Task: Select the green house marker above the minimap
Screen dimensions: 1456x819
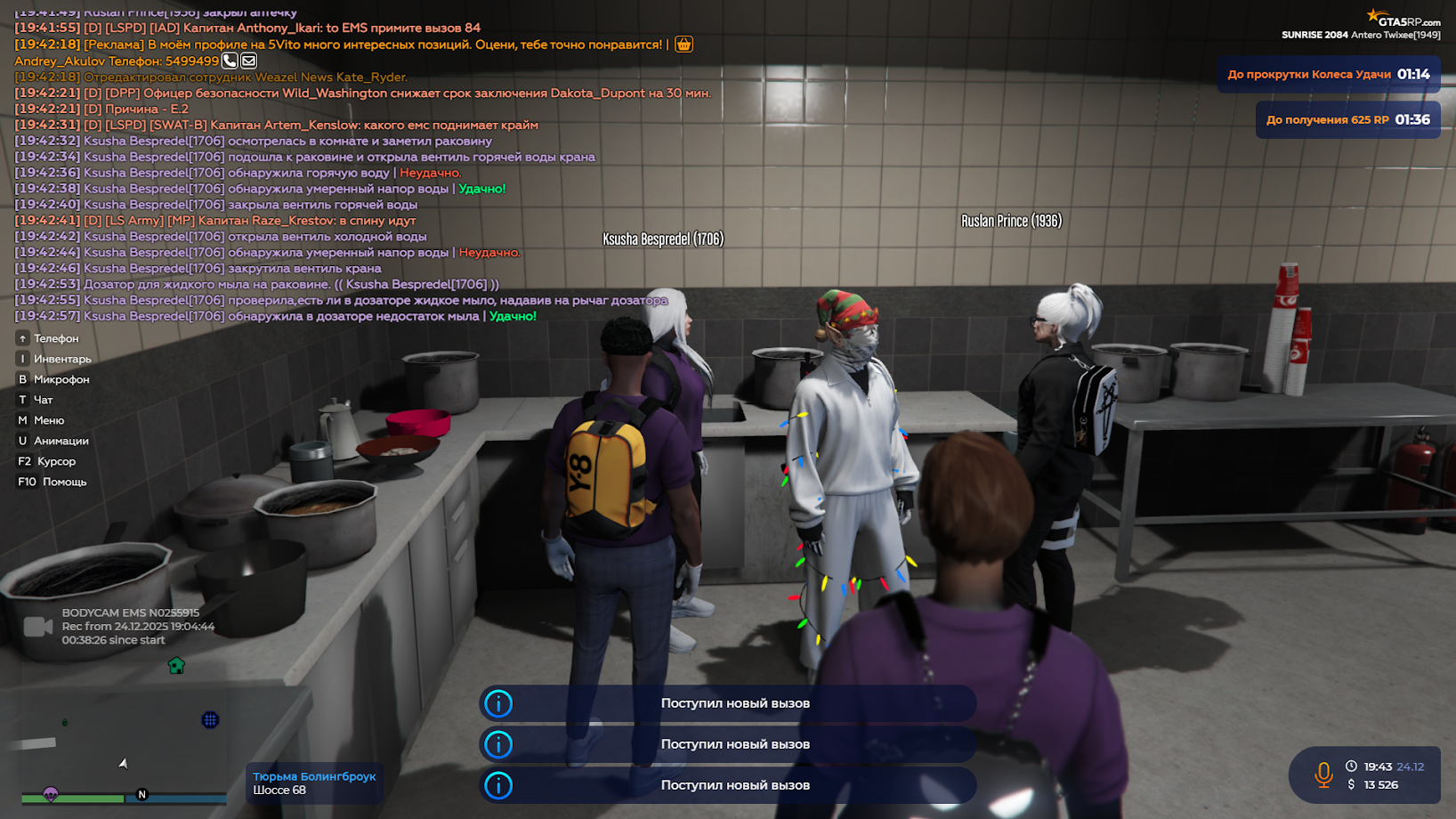Action: pos(176,665)
